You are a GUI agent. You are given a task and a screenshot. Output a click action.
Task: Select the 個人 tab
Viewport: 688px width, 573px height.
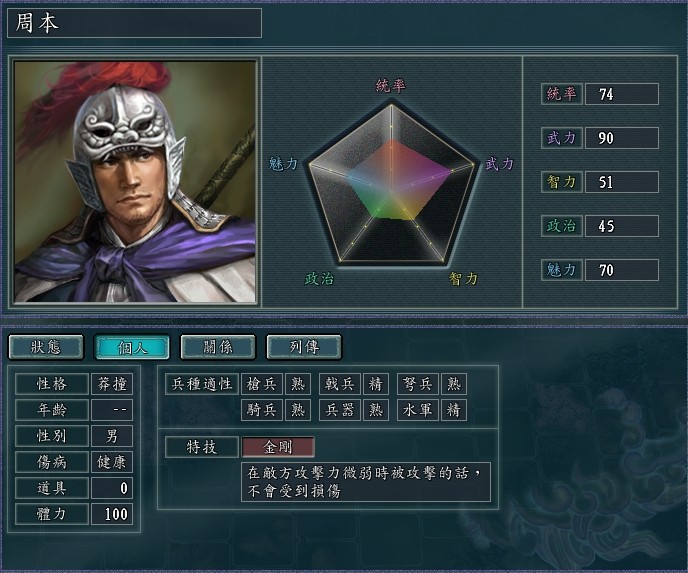[131, 347]
